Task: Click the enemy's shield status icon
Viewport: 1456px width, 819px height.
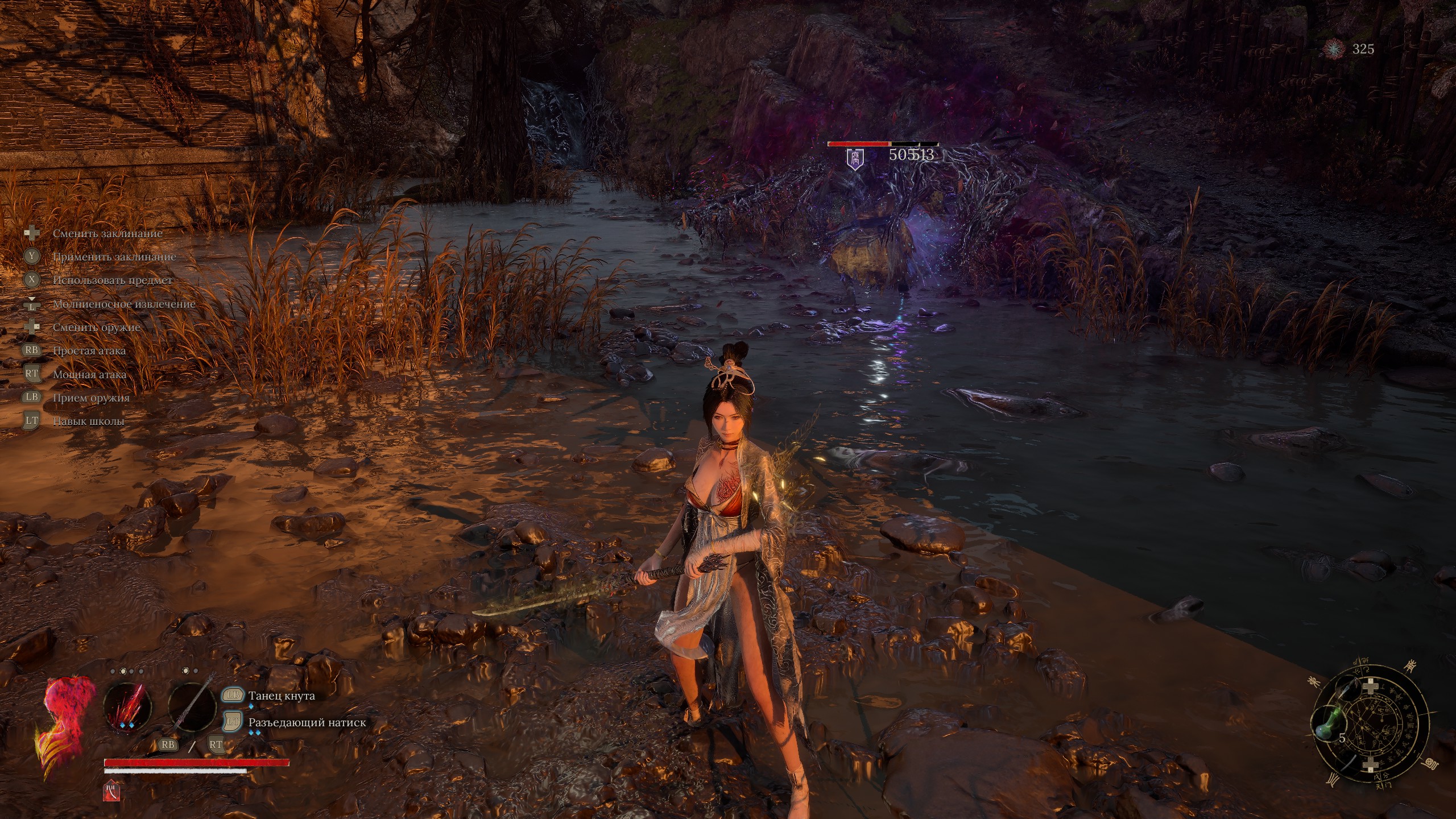Action: tap(855, 158)
